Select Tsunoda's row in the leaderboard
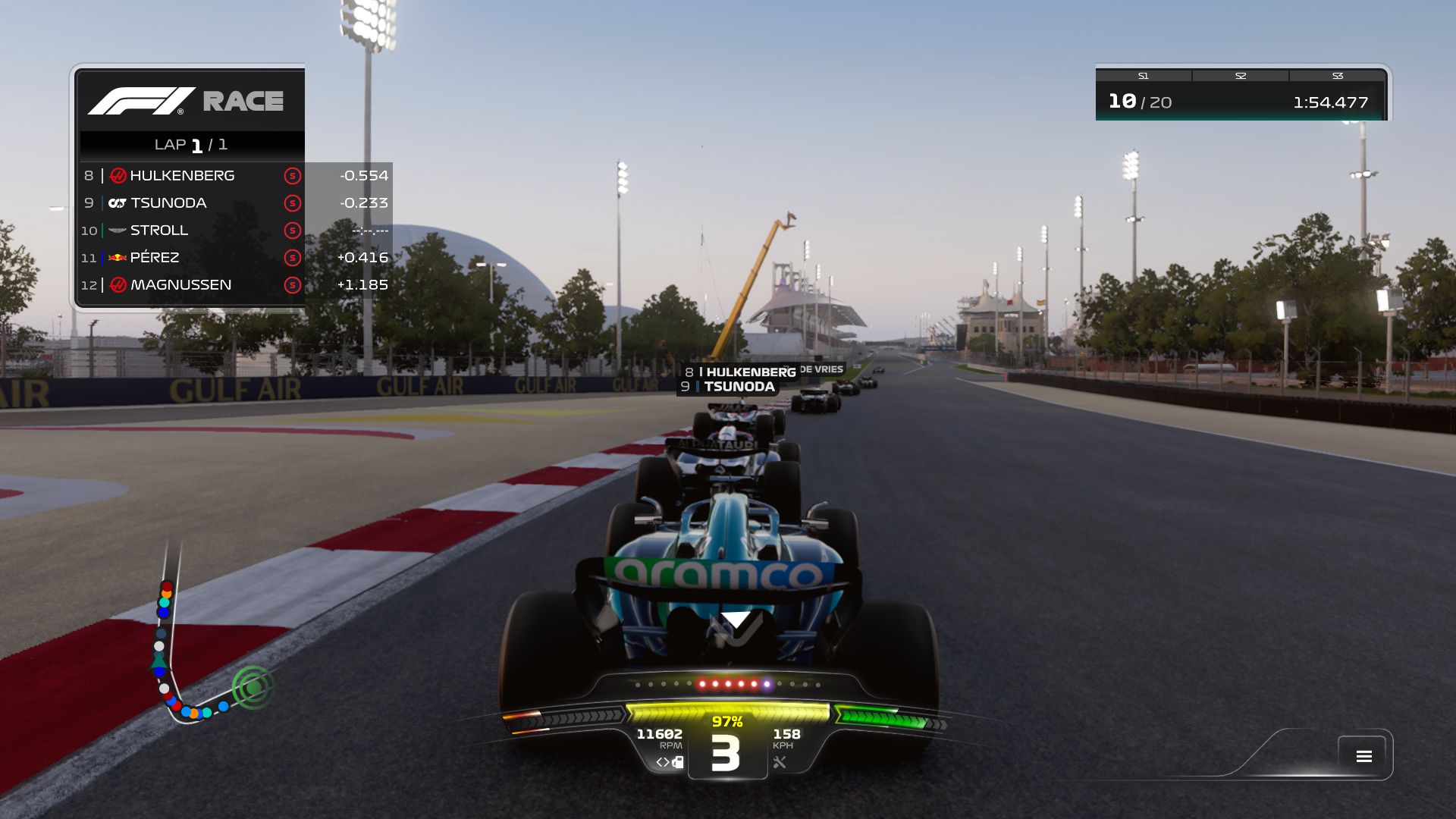Image resolution: width=1456 pixels, height=819 pixels. click(235, 203)
